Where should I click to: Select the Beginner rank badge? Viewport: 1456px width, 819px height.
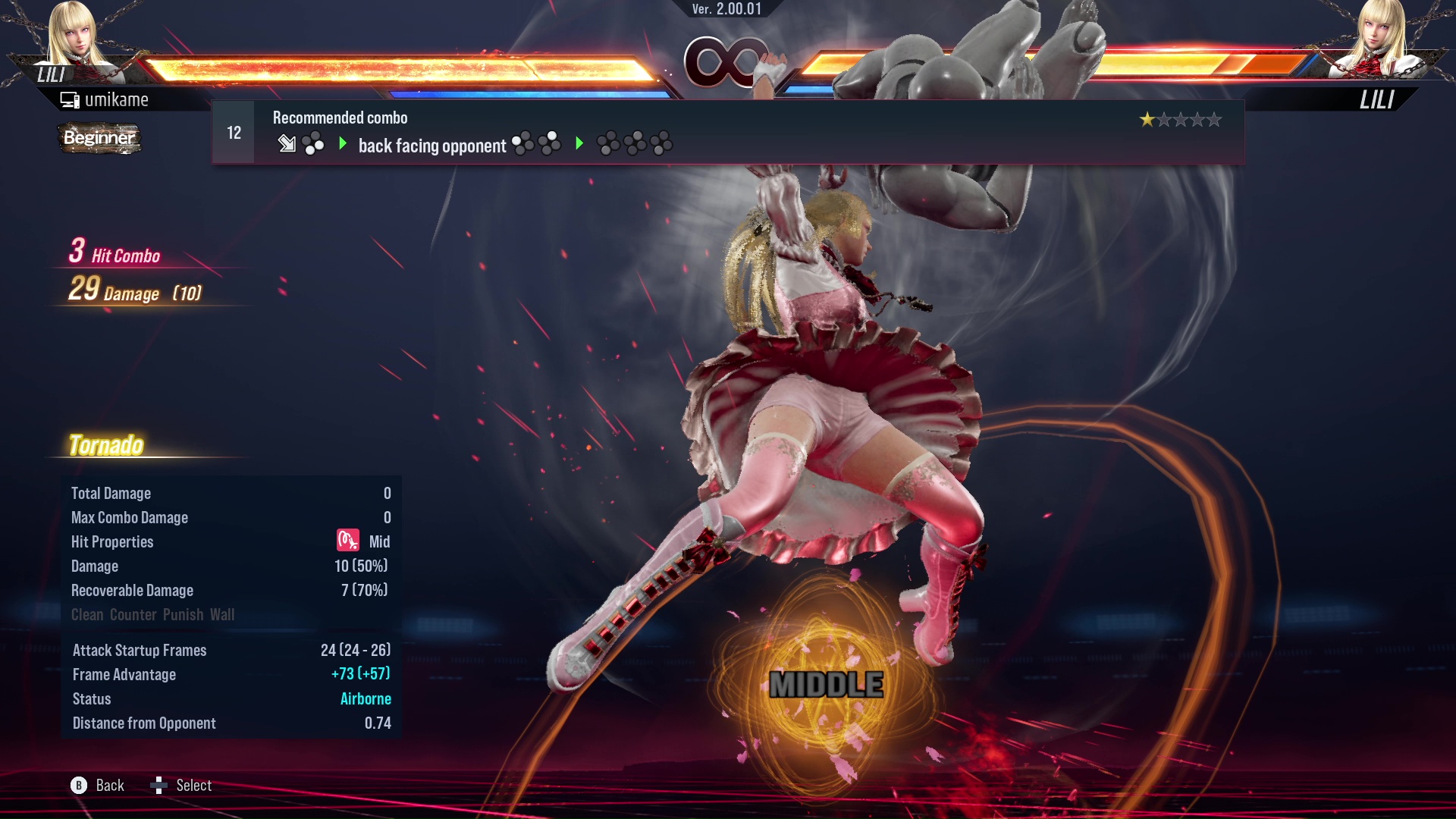pos(99,139)
